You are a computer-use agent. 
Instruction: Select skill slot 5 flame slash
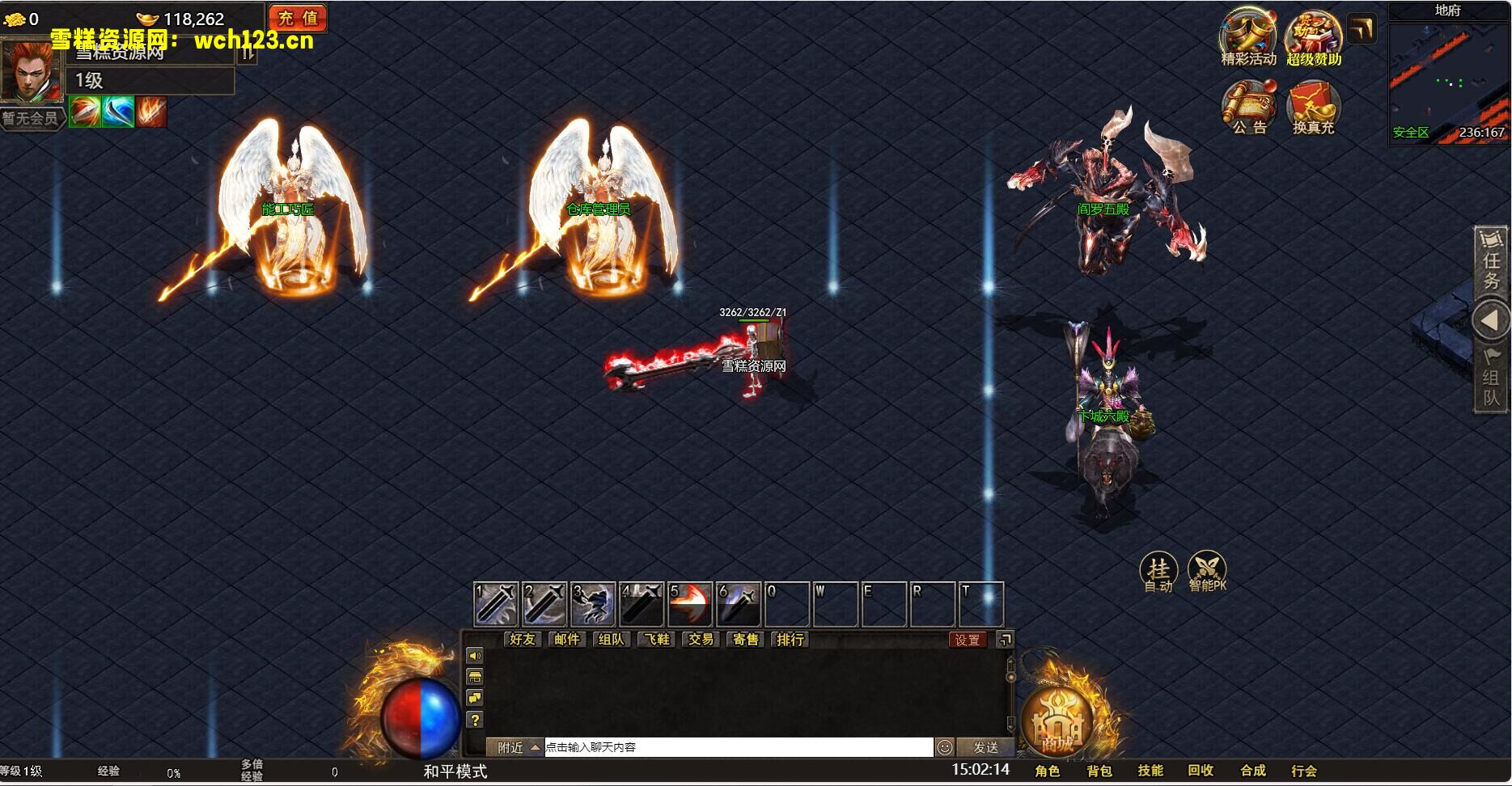(690, 604)
